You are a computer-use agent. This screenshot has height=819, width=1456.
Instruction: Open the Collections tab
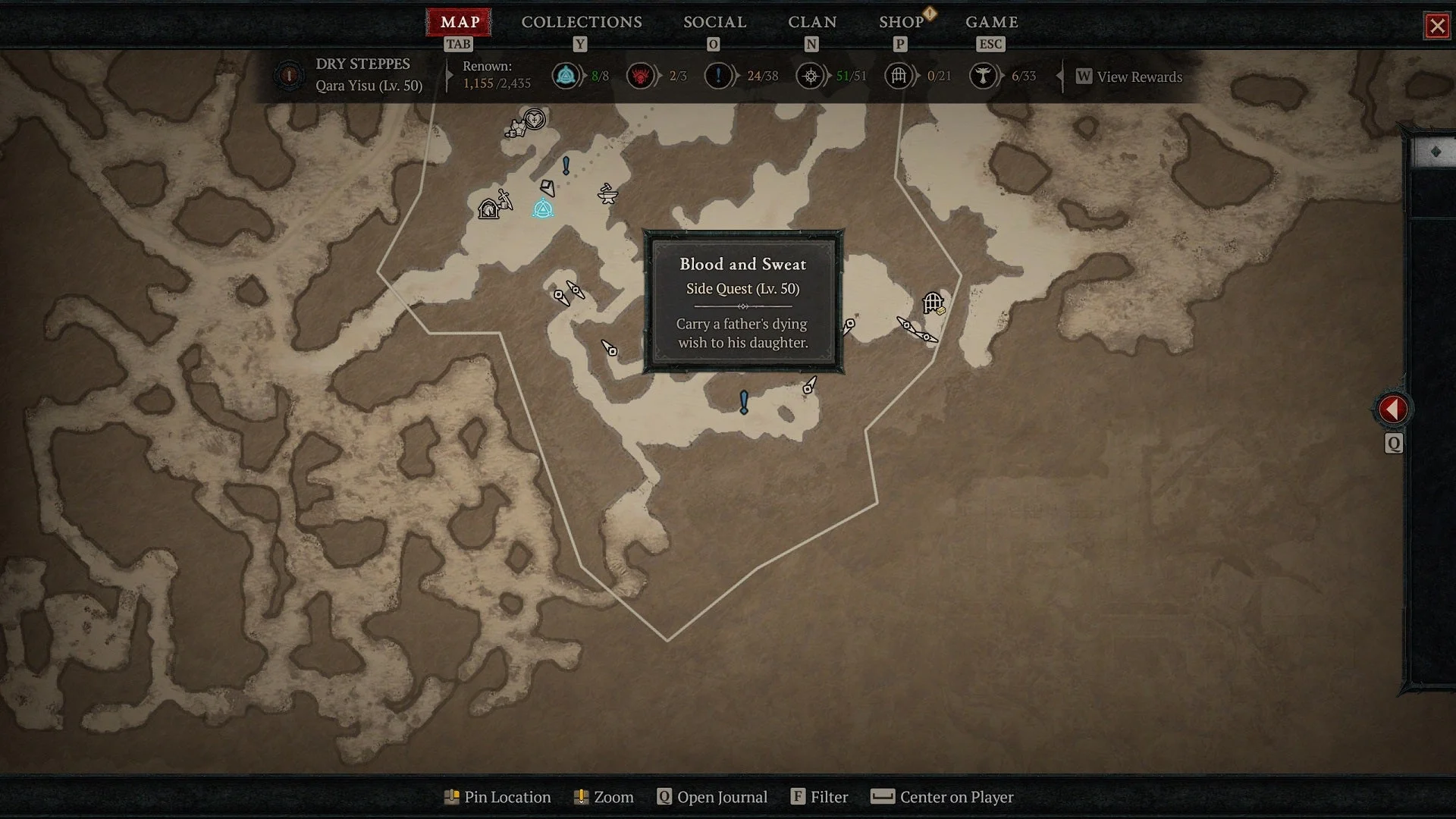581,23
